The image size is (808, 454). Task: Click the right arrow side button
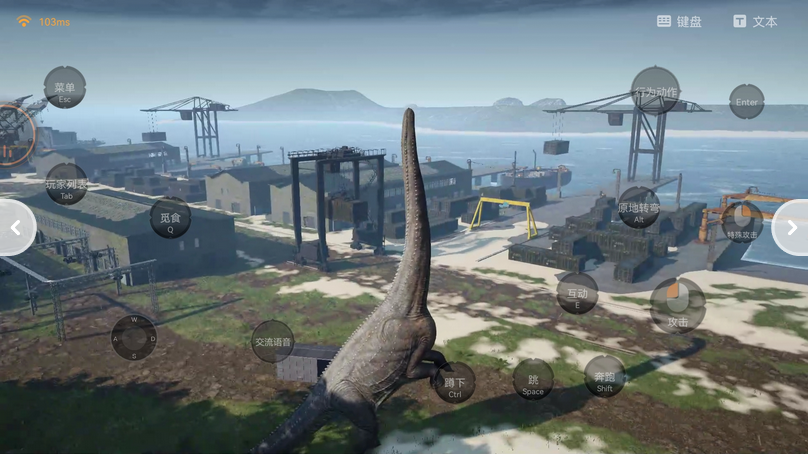792,228
